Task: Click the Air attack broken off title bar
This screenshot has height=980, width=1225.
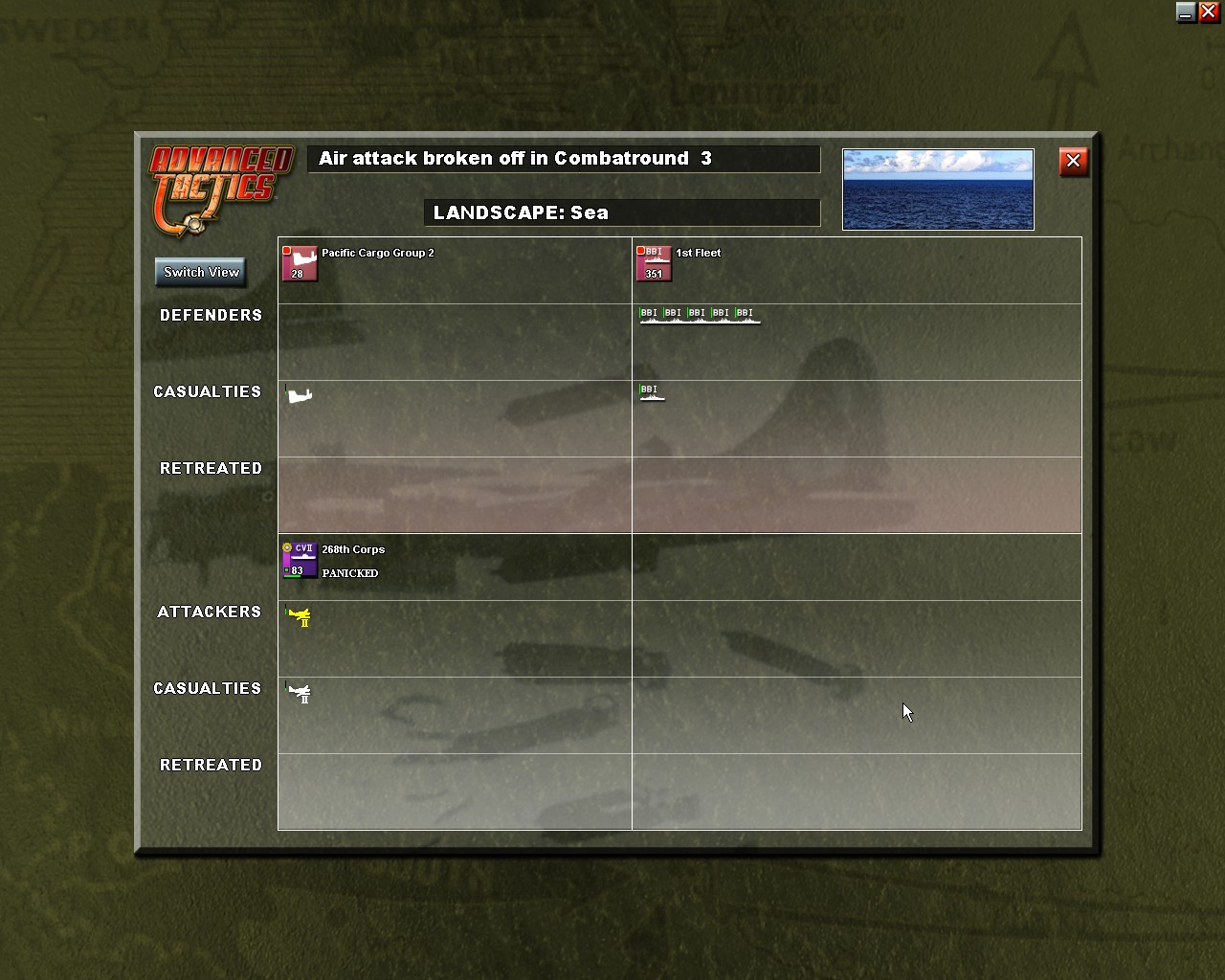Action: 564,159
